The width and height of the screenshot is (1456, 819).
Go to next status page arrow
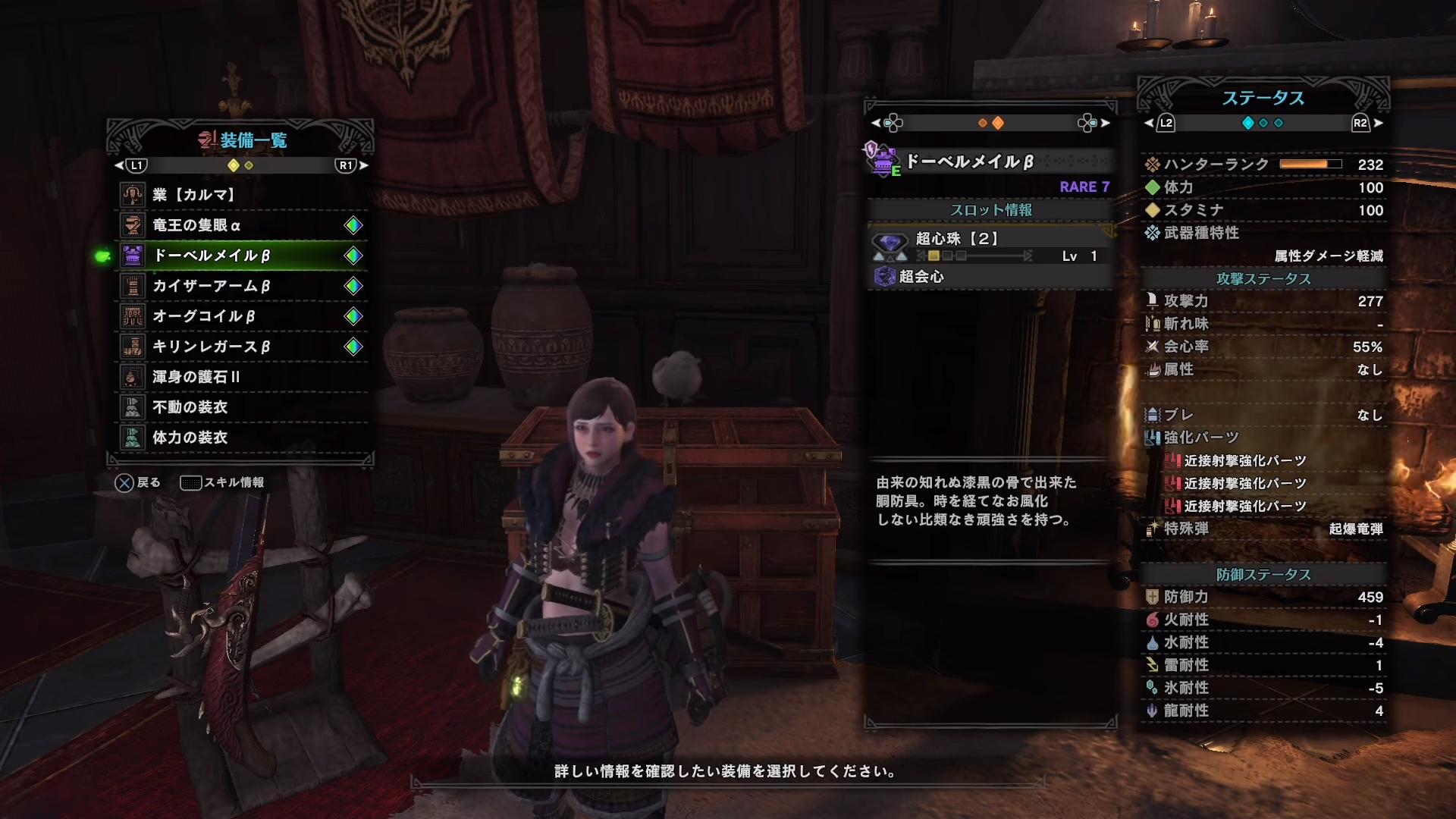point(1378,123)
